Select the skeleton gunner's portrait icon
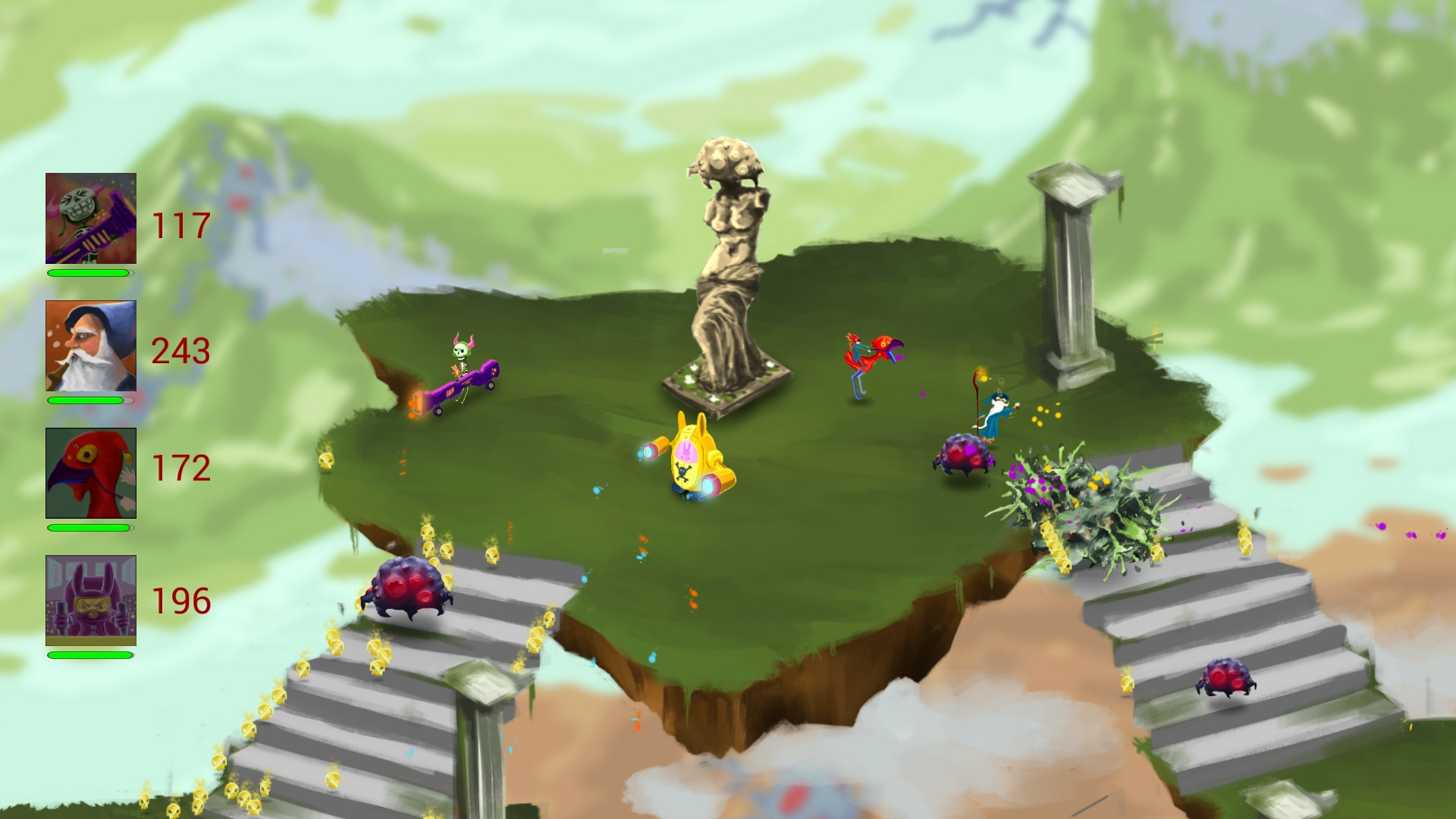The image size is (1456, 819). [90, 219]
